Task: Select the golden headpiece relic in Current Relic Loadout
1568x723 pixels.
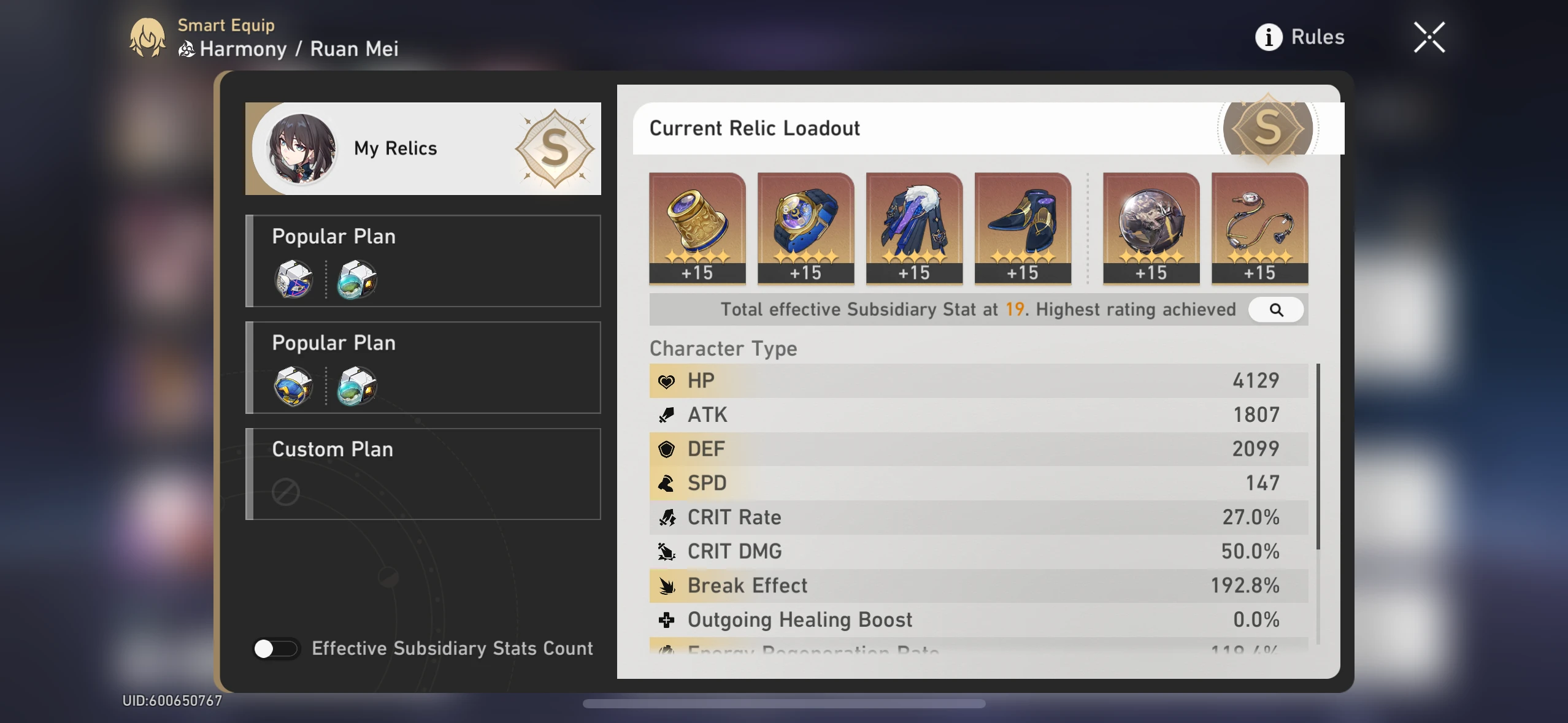Action: pyautogui.click(x=697, y=227)
